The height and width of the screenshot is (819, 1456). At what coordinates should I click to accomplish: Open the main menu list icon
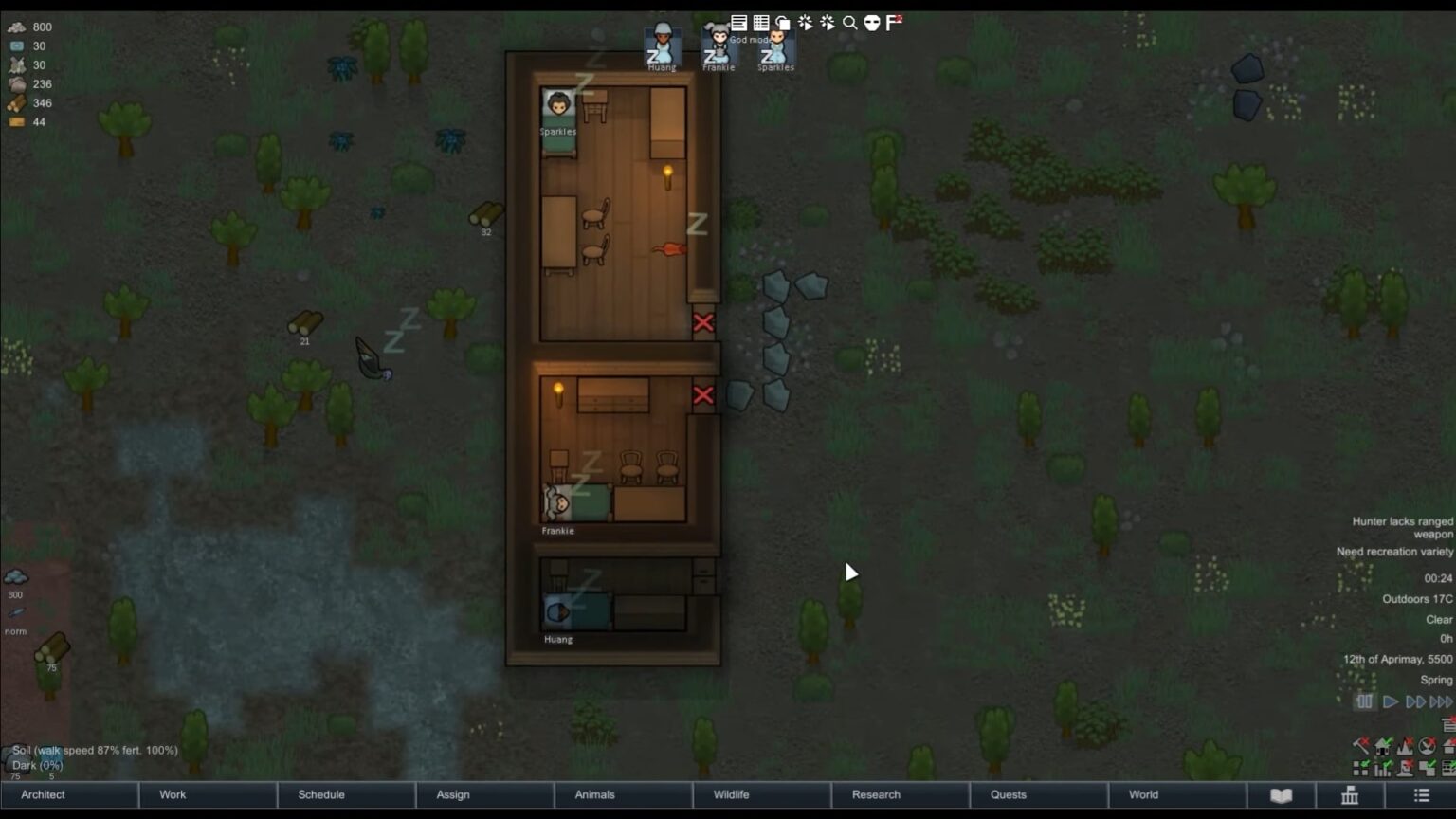1421,795
